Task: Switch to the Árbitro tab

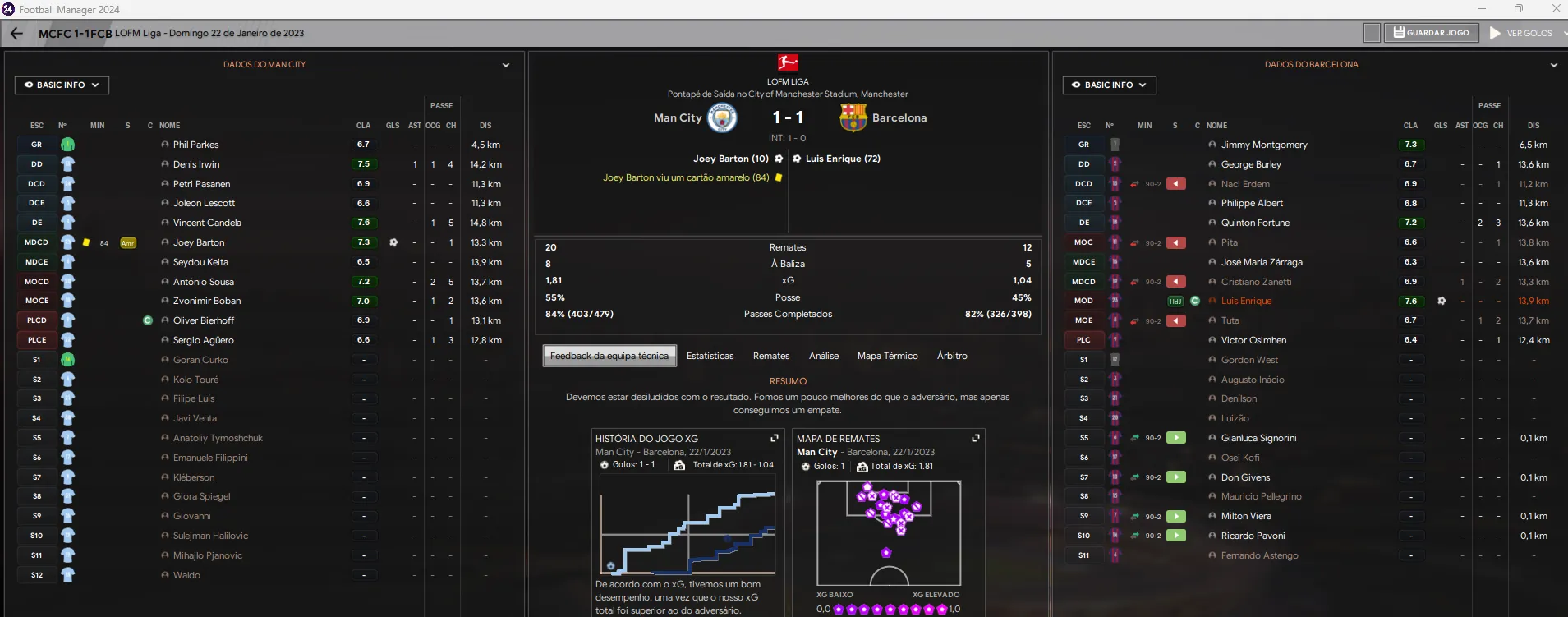Action: coord(952,356)
